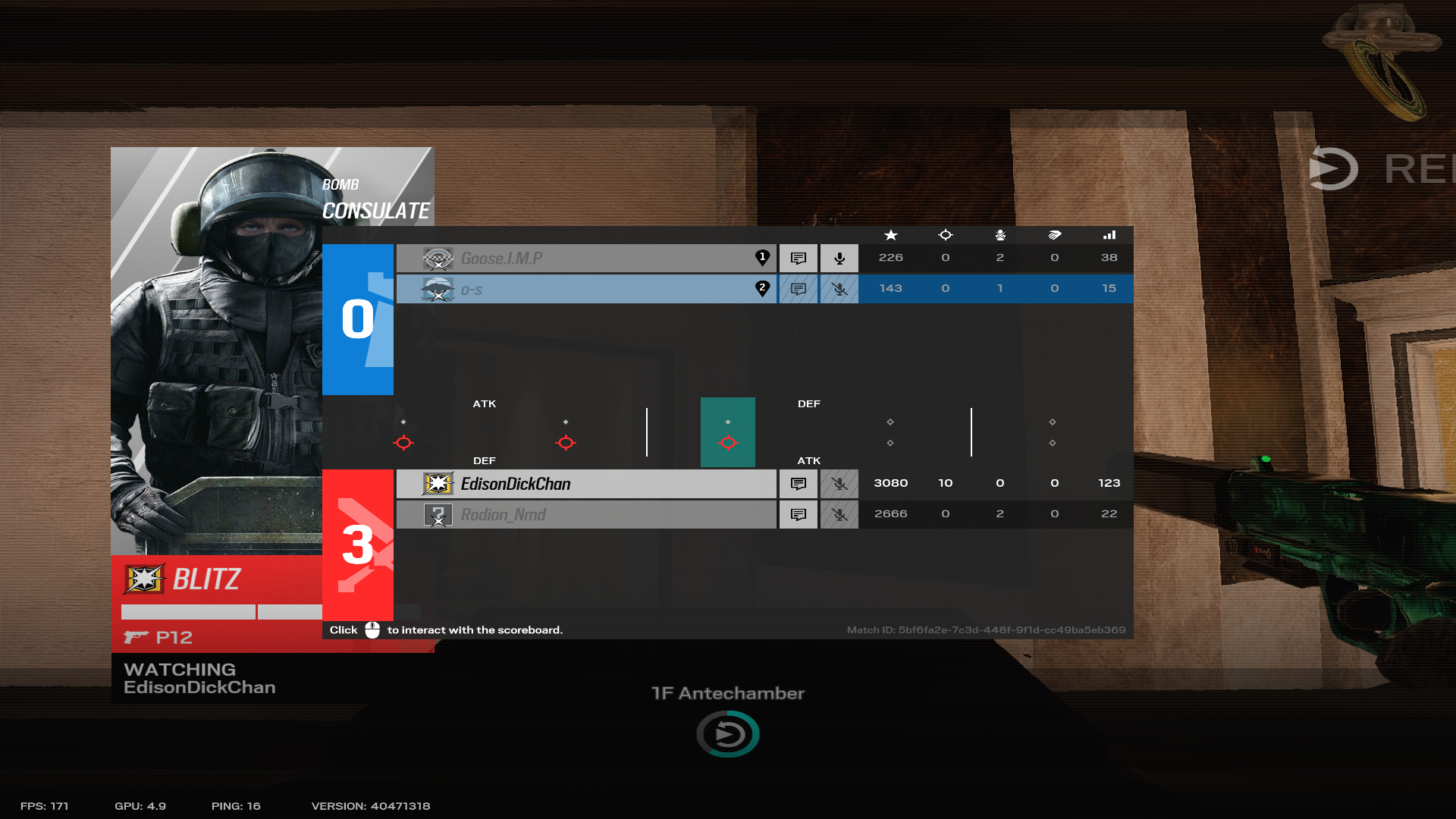Viewport: 1456px width, 819px height.
Task: Click Rodion_Nmd's operator portrait icon
Action: click(x=438, y=514)
